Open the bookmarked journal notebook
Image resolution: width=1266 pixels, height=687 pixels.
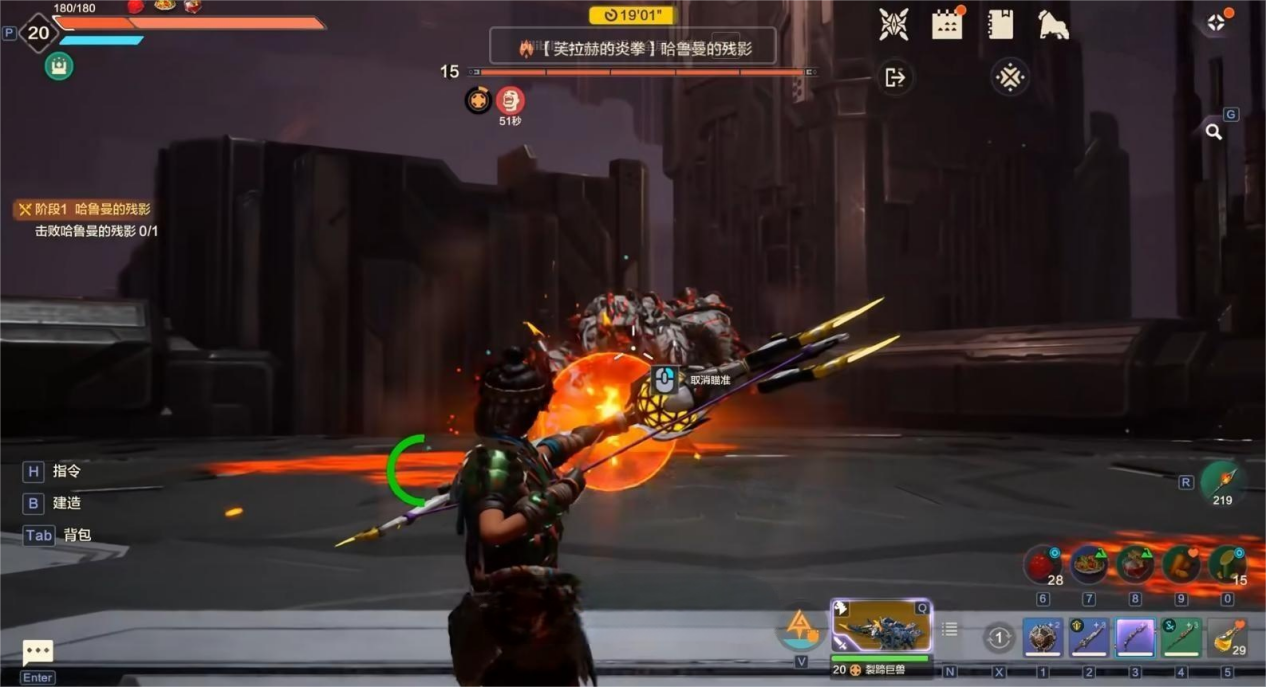1000,24
